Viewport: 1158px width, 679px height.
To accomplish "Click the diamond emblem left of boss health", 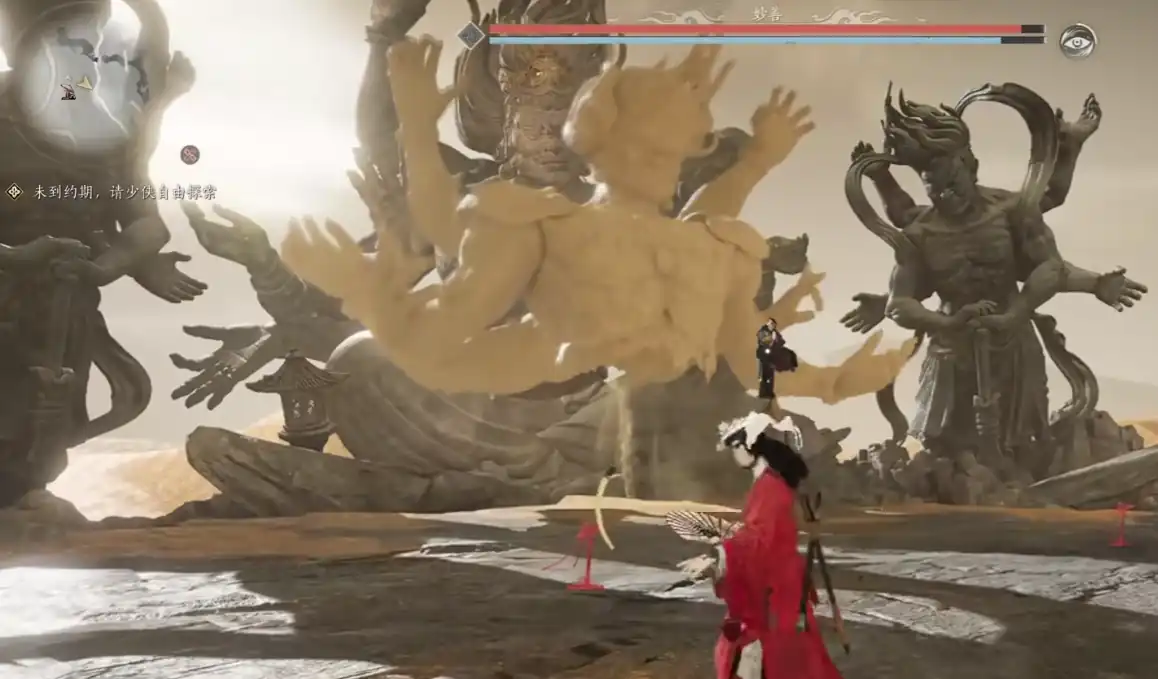I will click(471, 35).
